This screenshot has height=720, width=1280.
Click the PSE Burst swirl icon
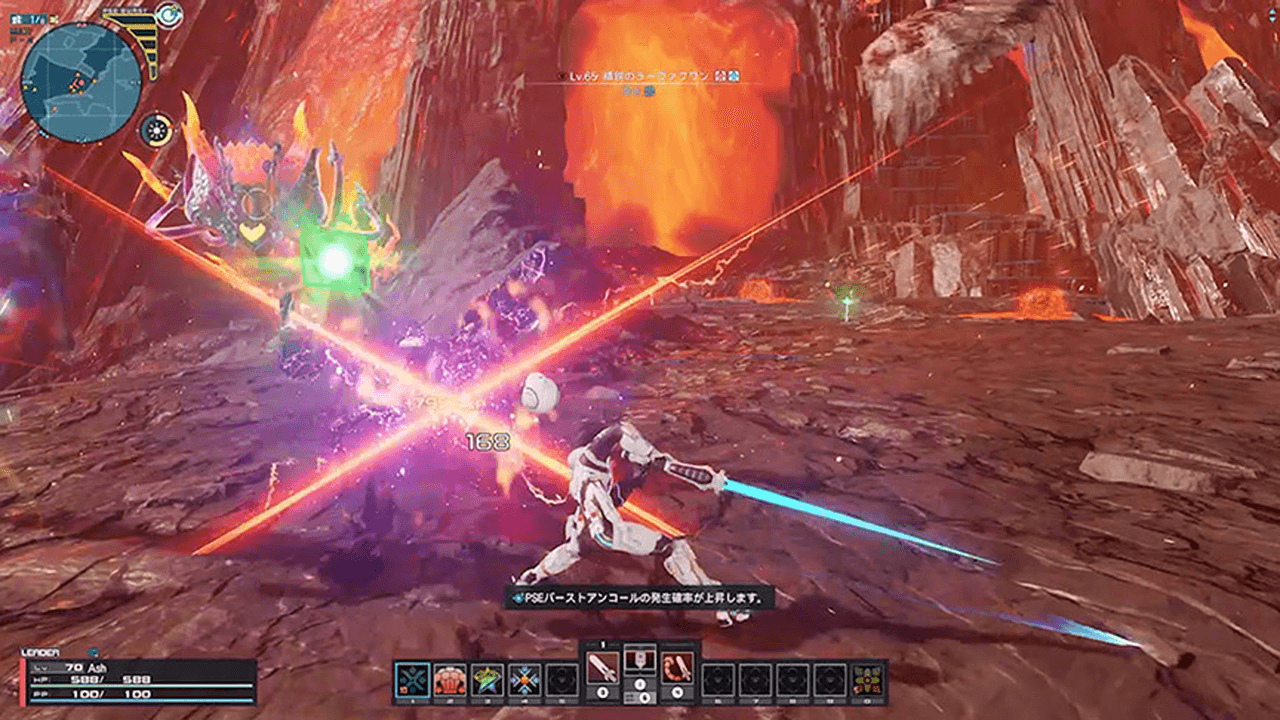(x=168, y=14)
